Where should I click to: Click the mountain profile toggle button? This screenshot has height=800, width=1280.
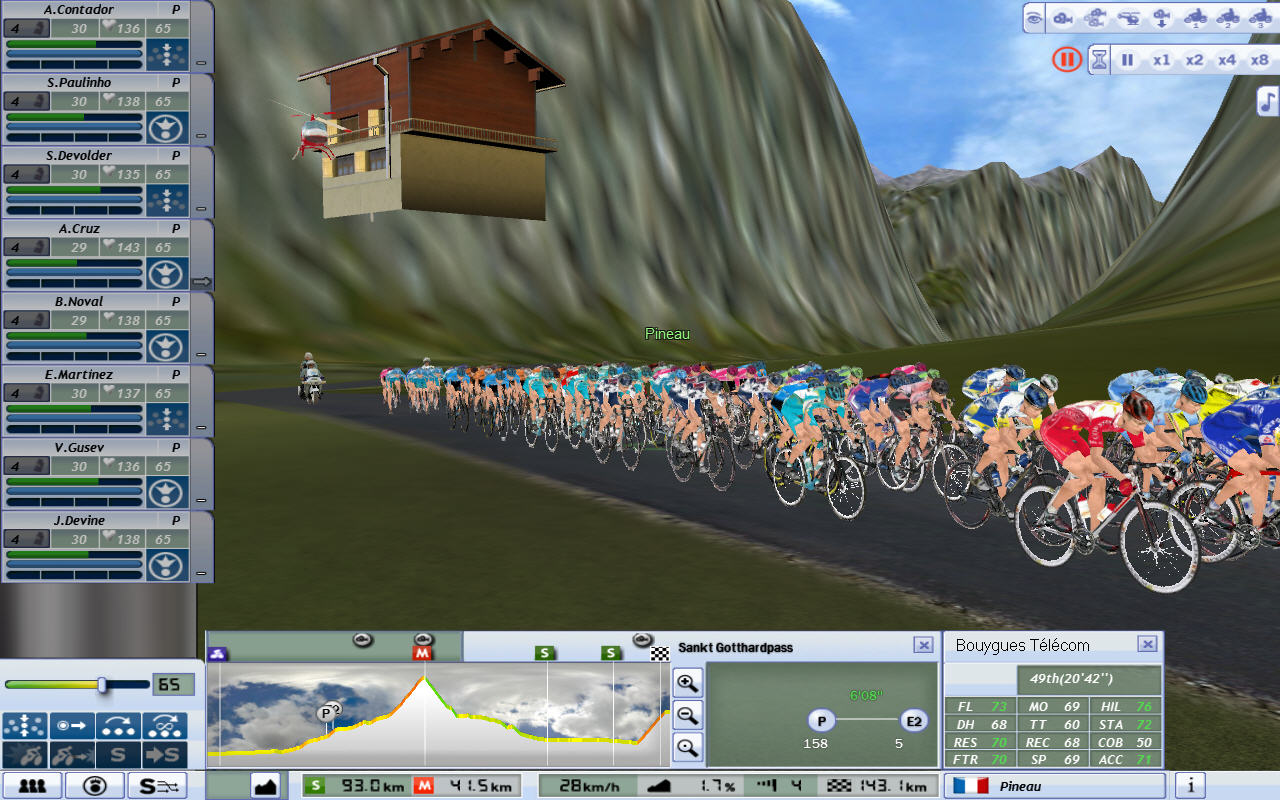[x=265, y=786]
